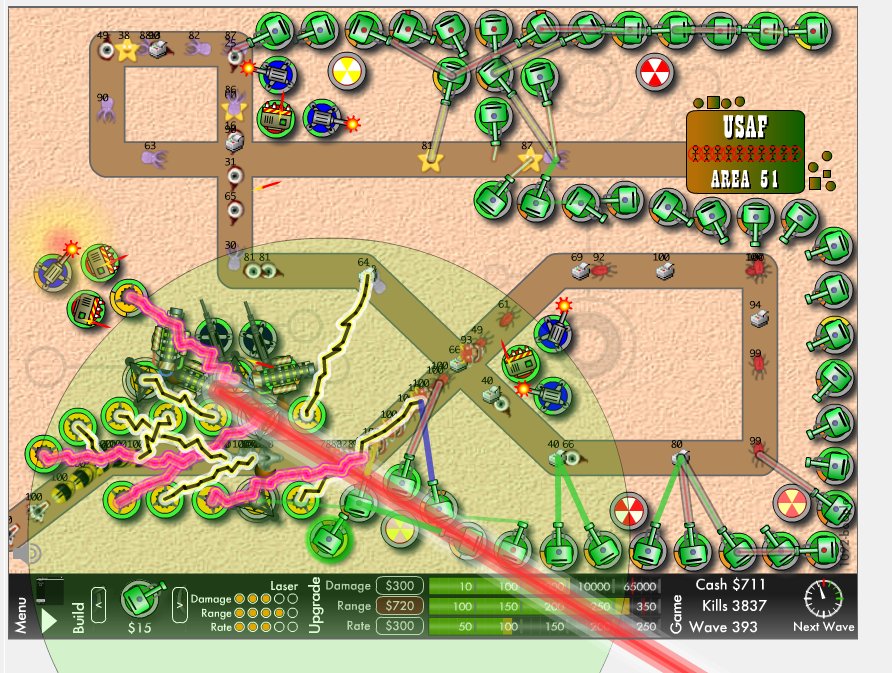Buy the $720 Range upgrade
Screen dimensions: 892x673
[398, 606]
